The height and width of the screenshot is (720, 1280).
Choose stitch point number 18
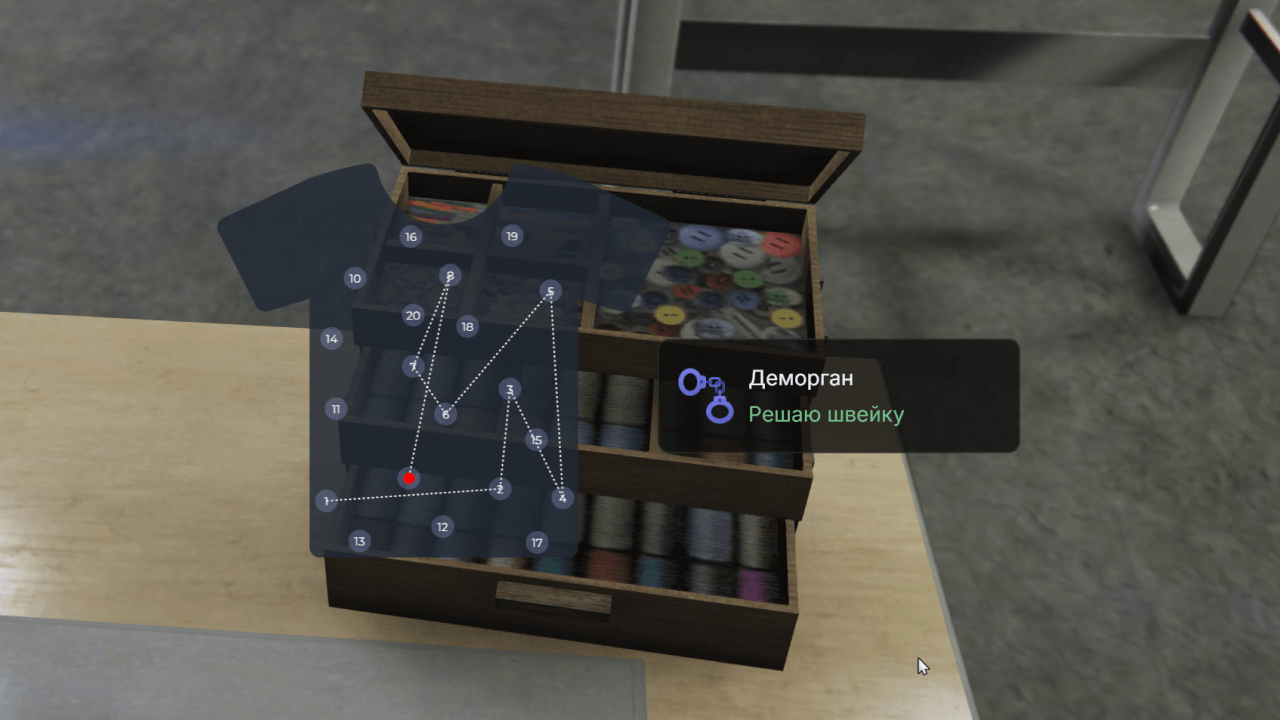coord(467,326)
